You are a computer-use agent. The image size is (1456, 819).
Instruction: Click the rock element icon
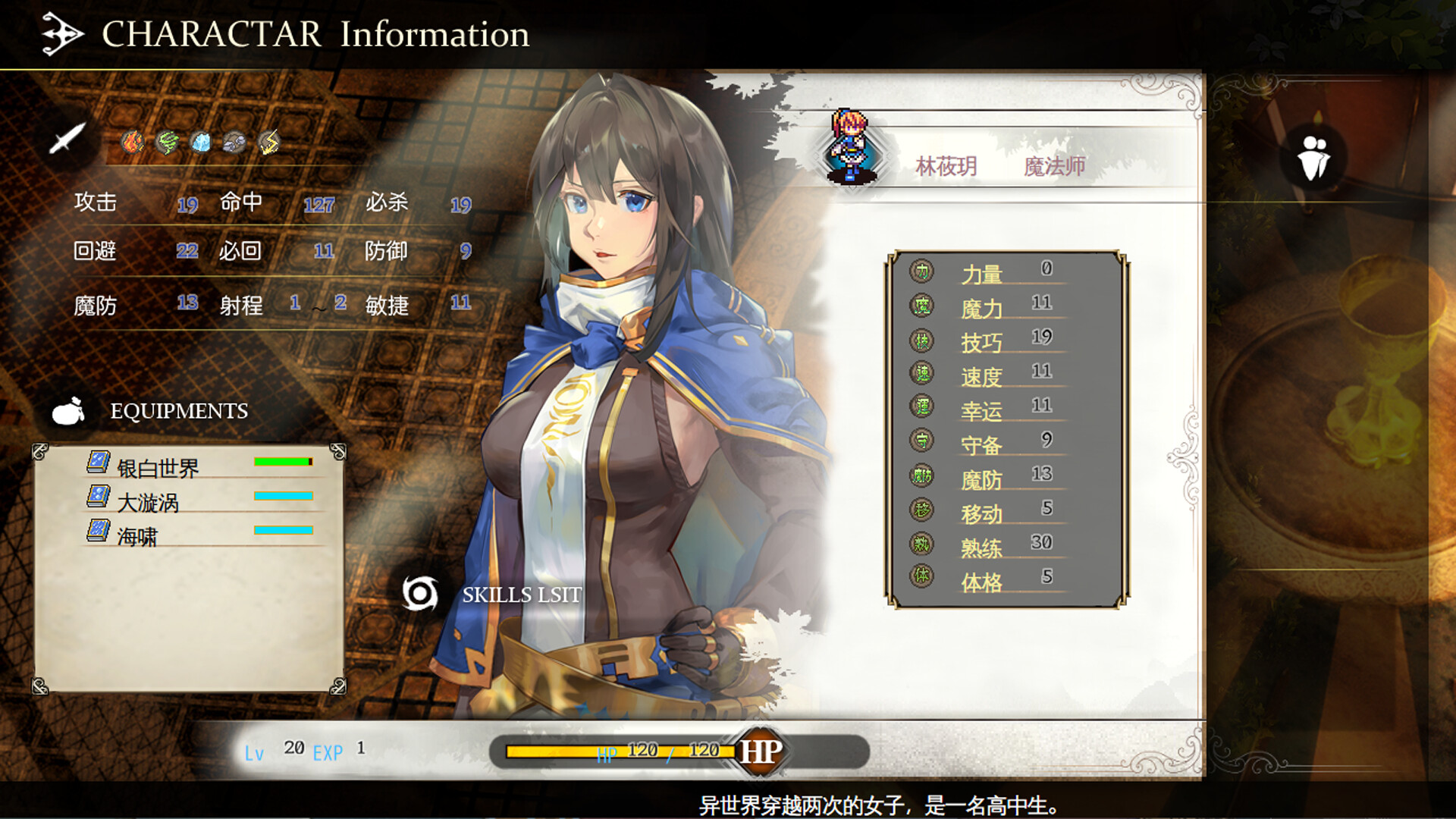coord(234,142)
